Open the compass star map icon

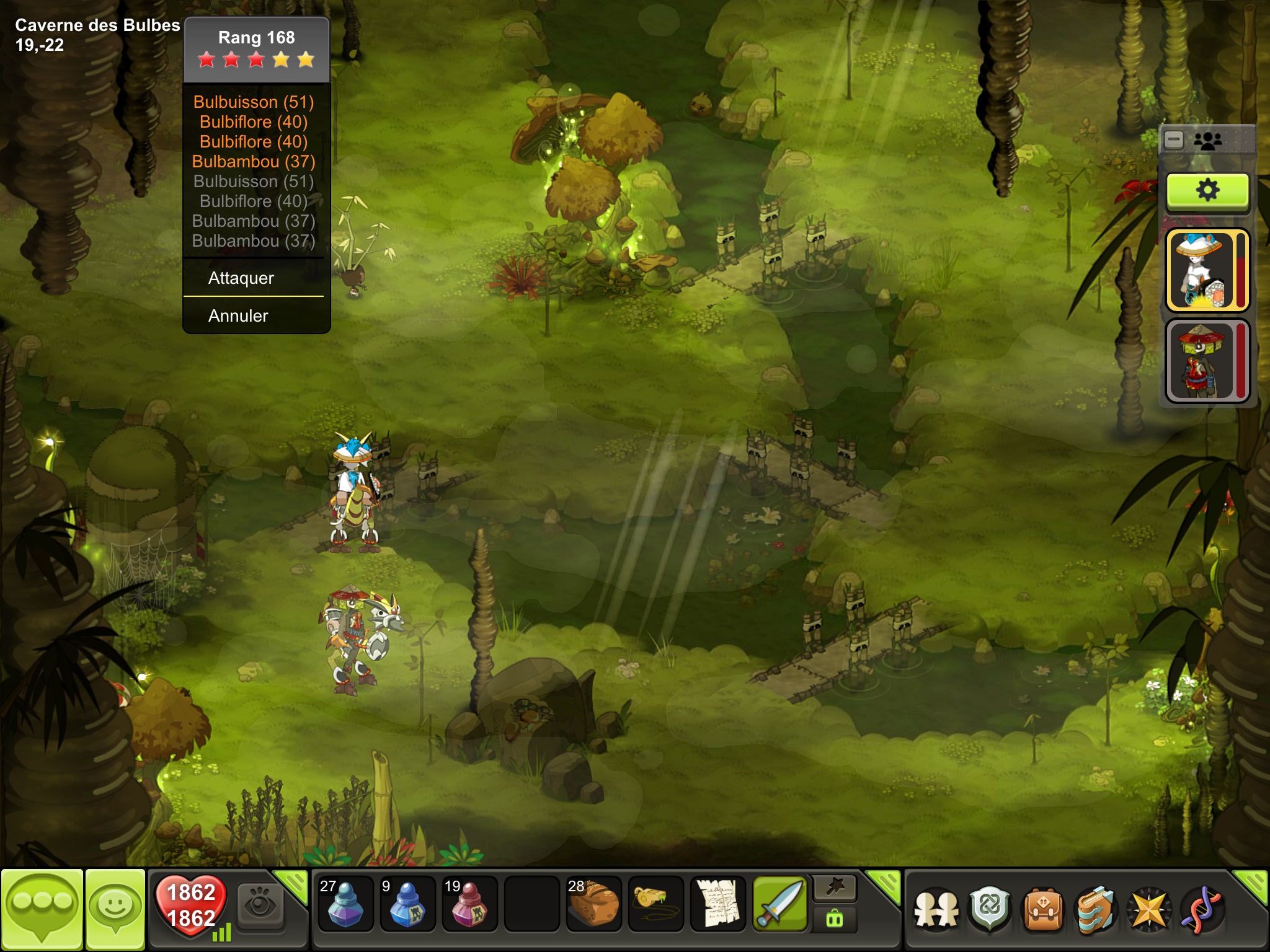[x=1149, y=910]
